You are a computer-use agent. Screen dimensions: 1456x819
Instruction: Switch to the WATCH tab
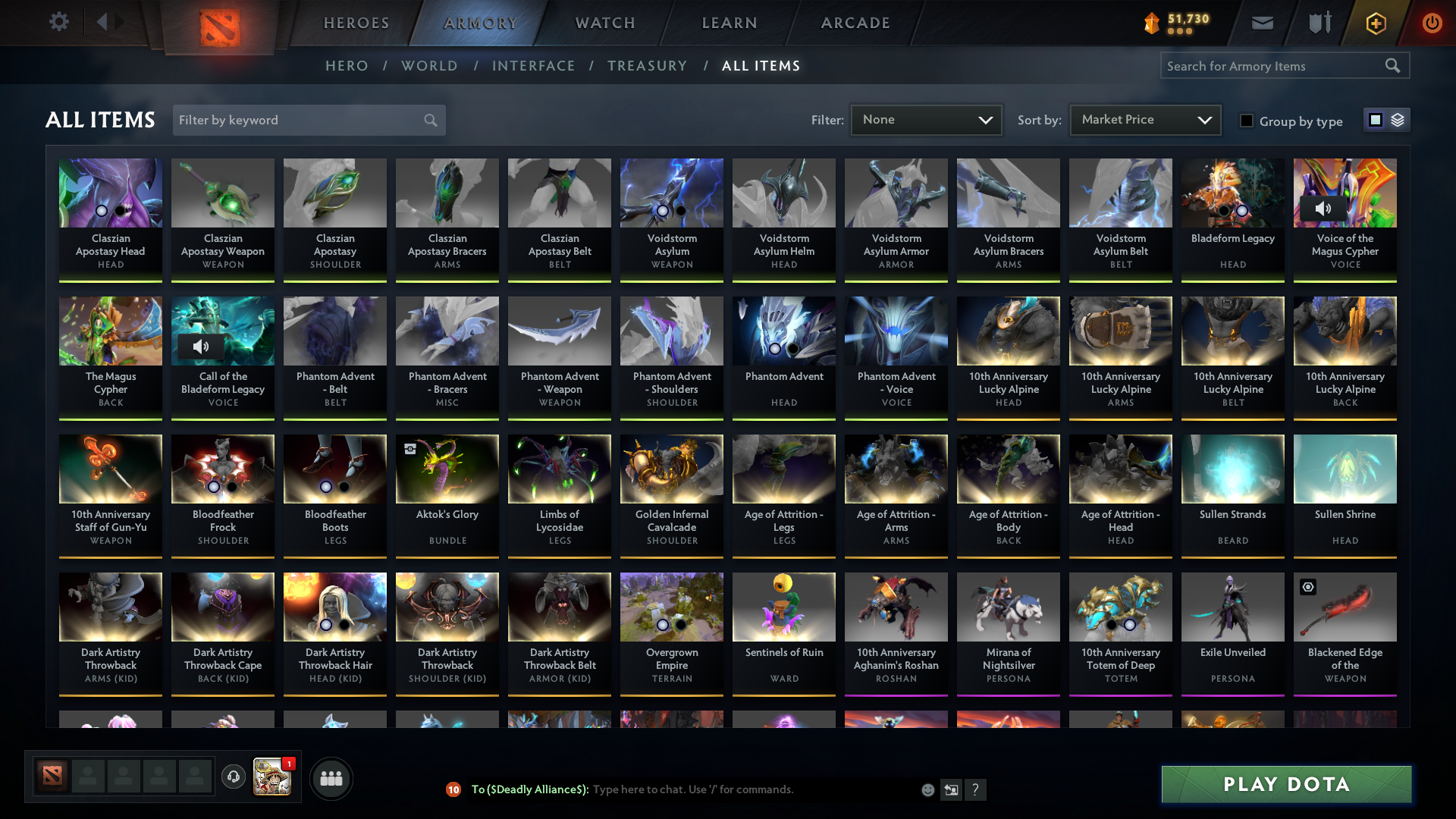604,22
